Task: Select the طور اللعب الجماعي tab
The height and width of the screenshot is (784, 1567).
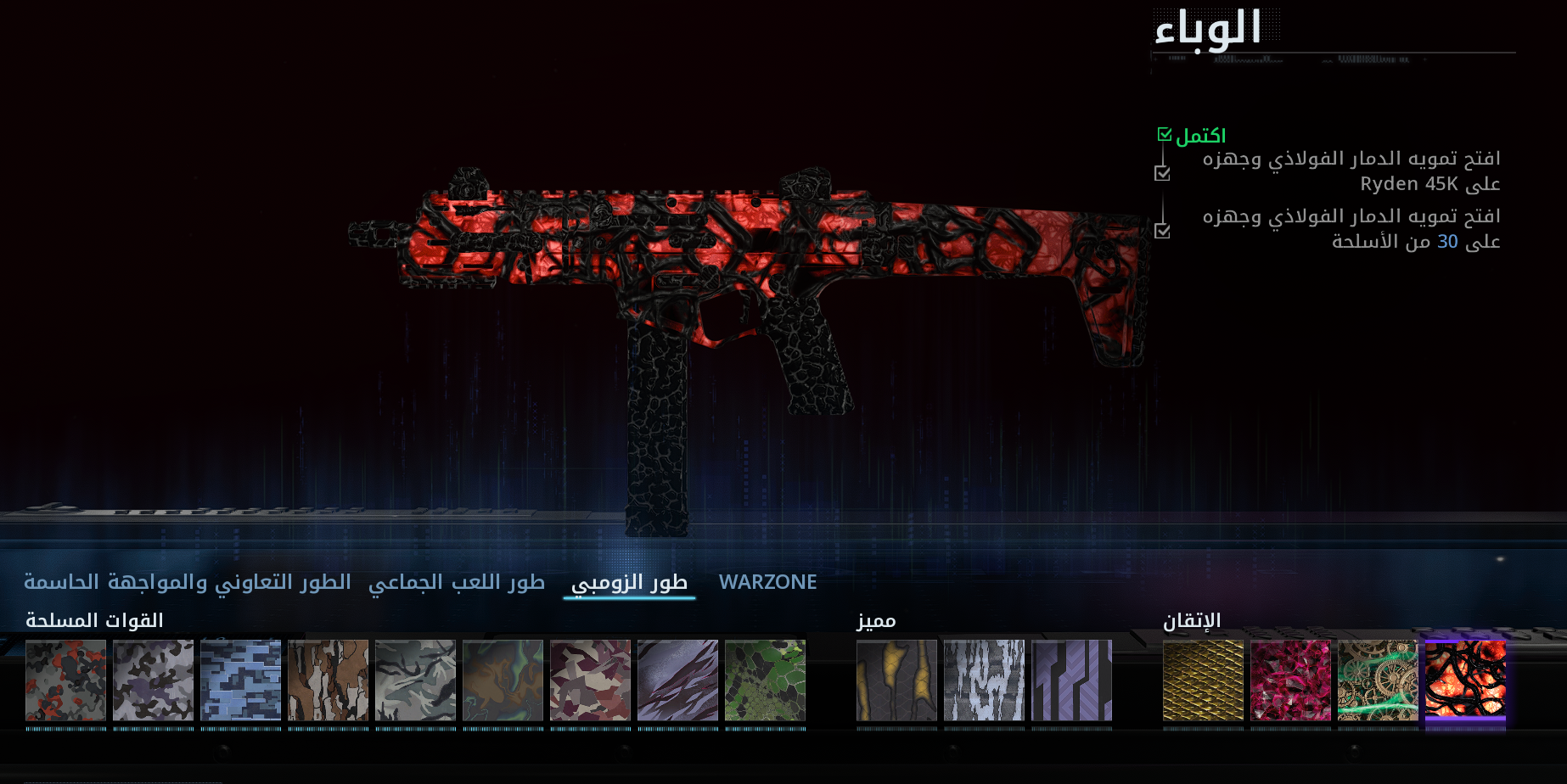Action: point(457,582)
